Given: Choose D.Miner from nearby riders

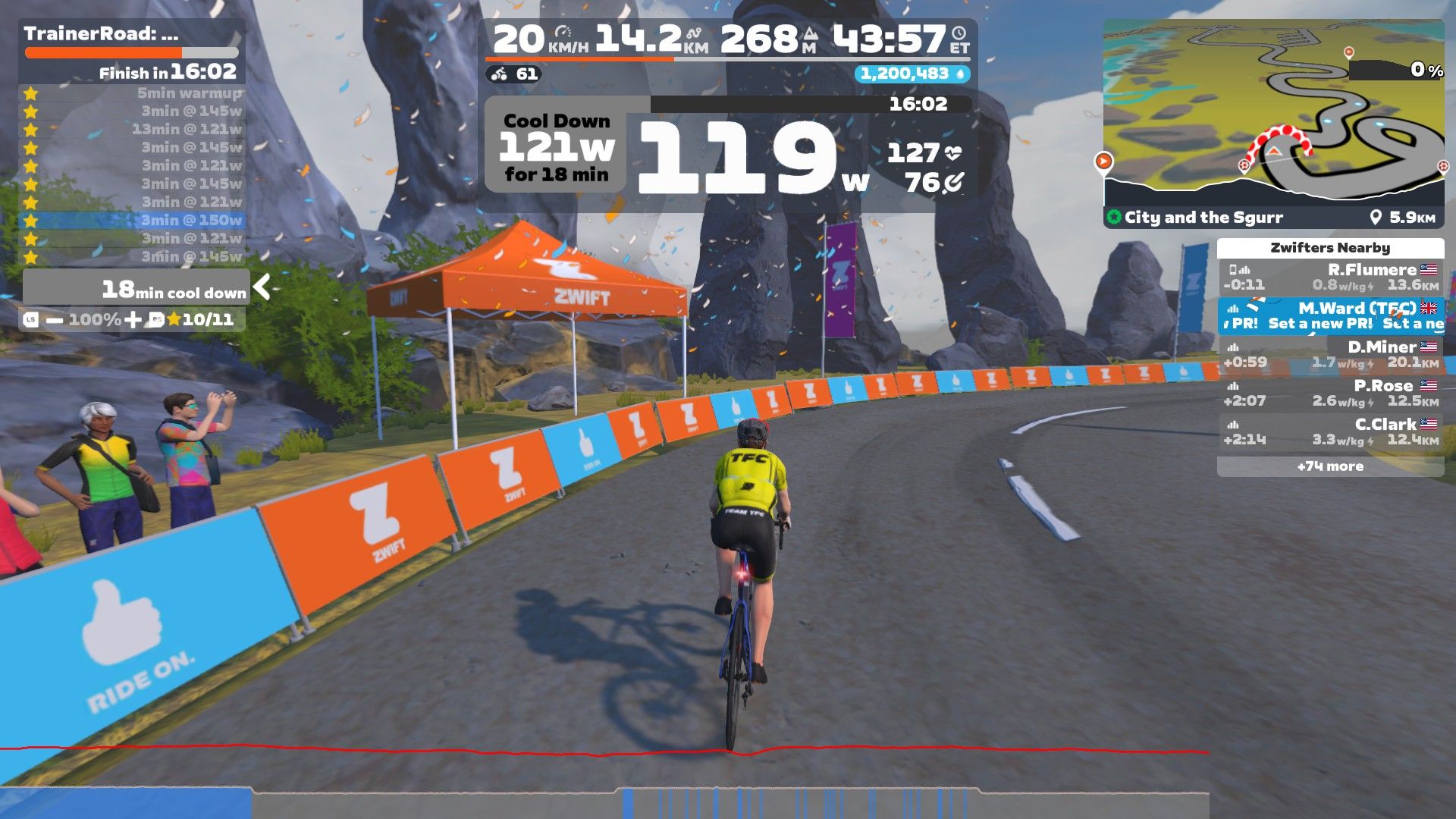Looking at the screenshot, I should (1330, 355).
